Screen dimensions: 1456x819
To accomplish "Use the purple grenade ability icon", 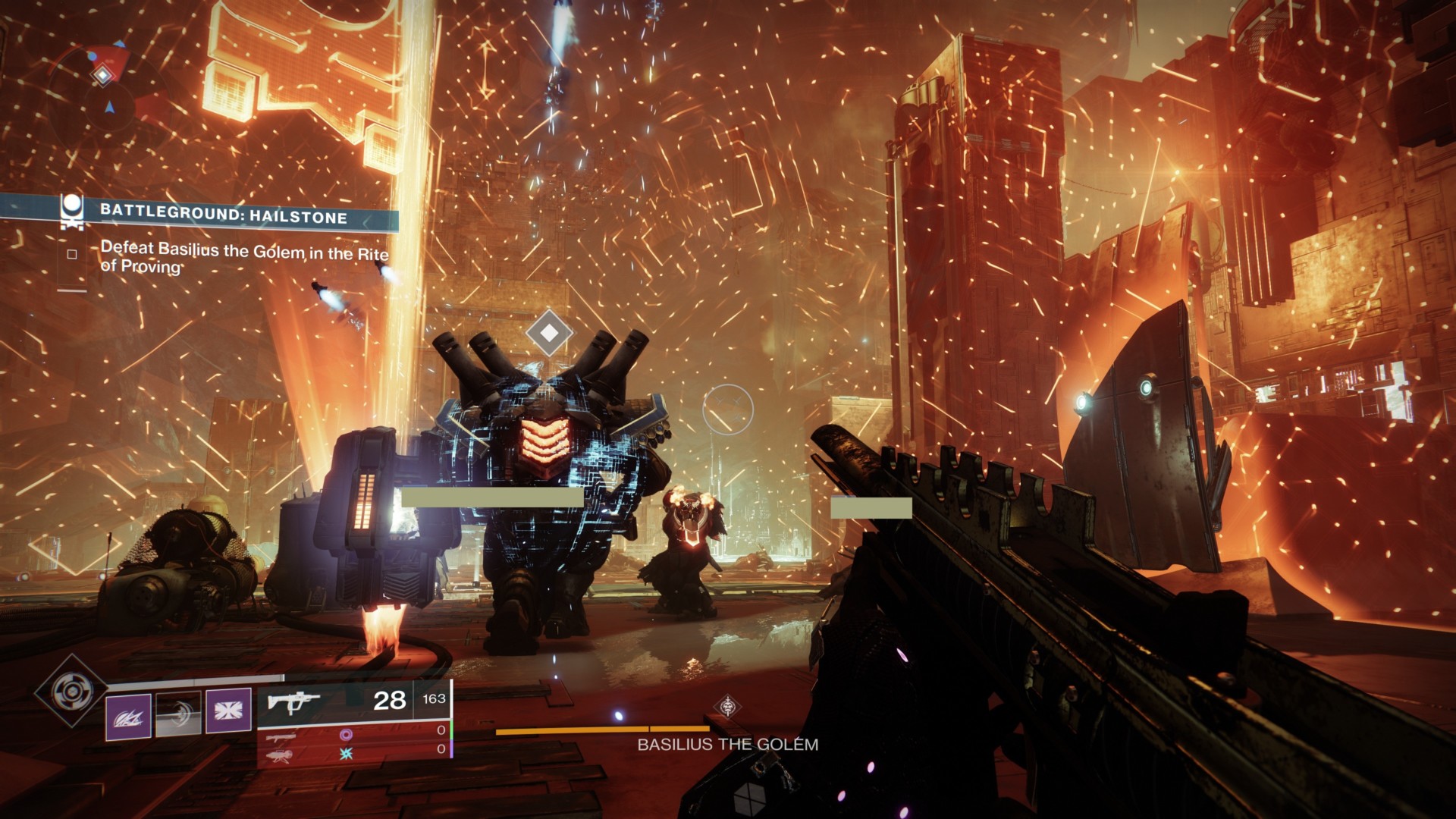I will click(127, 716).
